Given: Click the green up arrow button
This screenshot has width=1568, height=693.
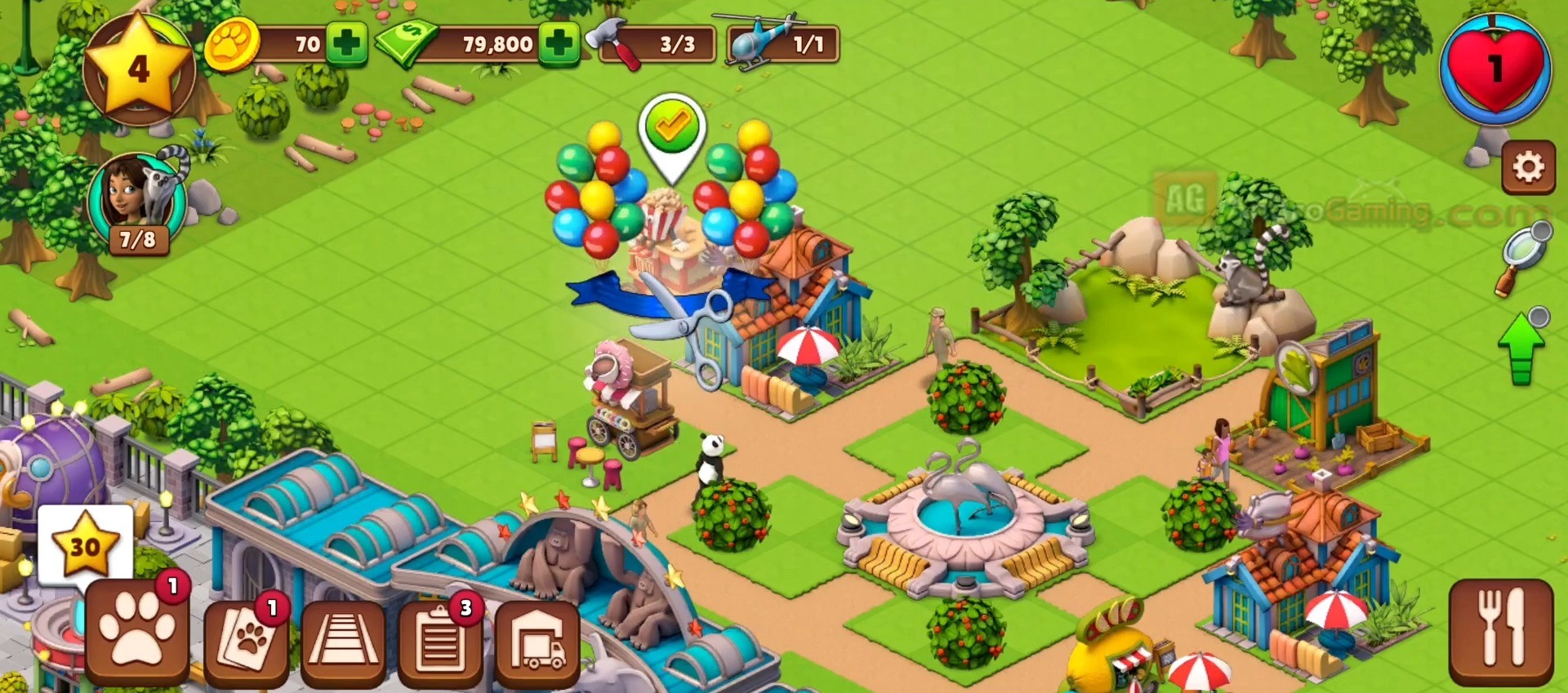Looking at the screenshot, I should (1521, 351).
